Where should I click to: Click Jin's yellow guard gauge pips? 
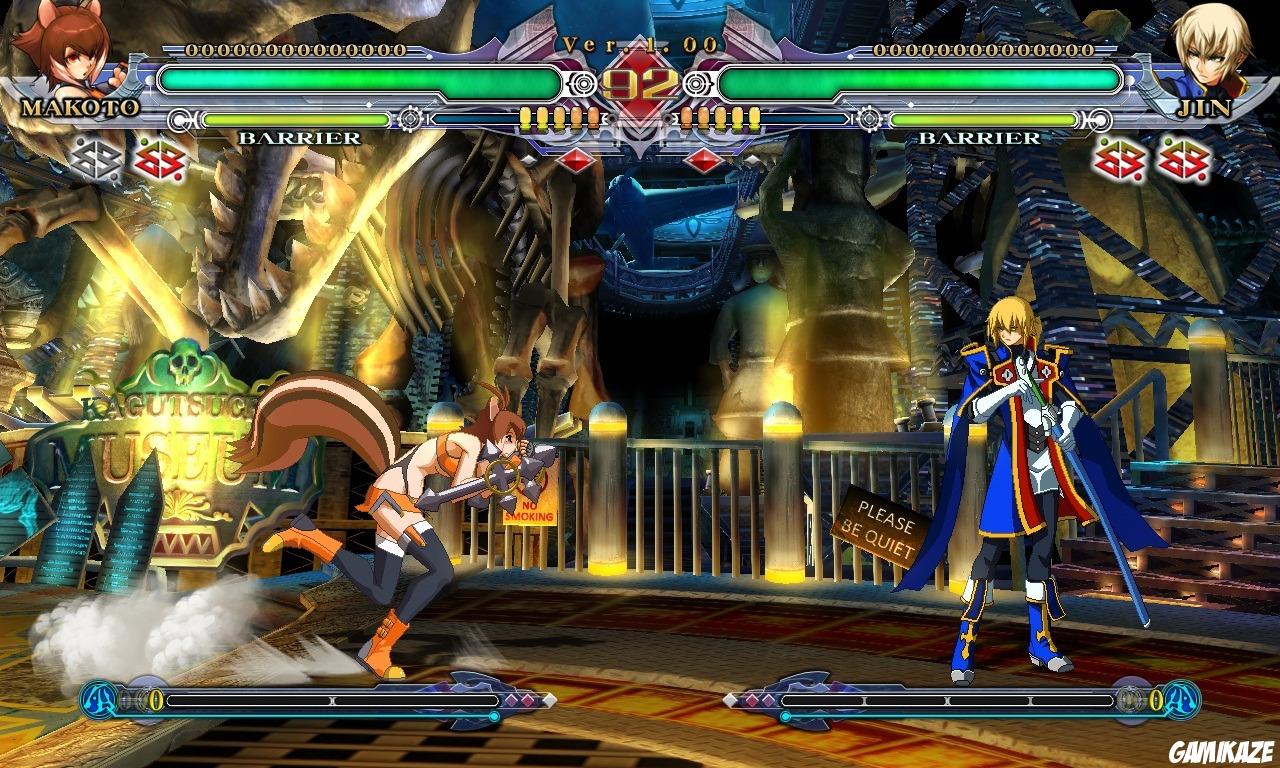(x=722, y=118)
